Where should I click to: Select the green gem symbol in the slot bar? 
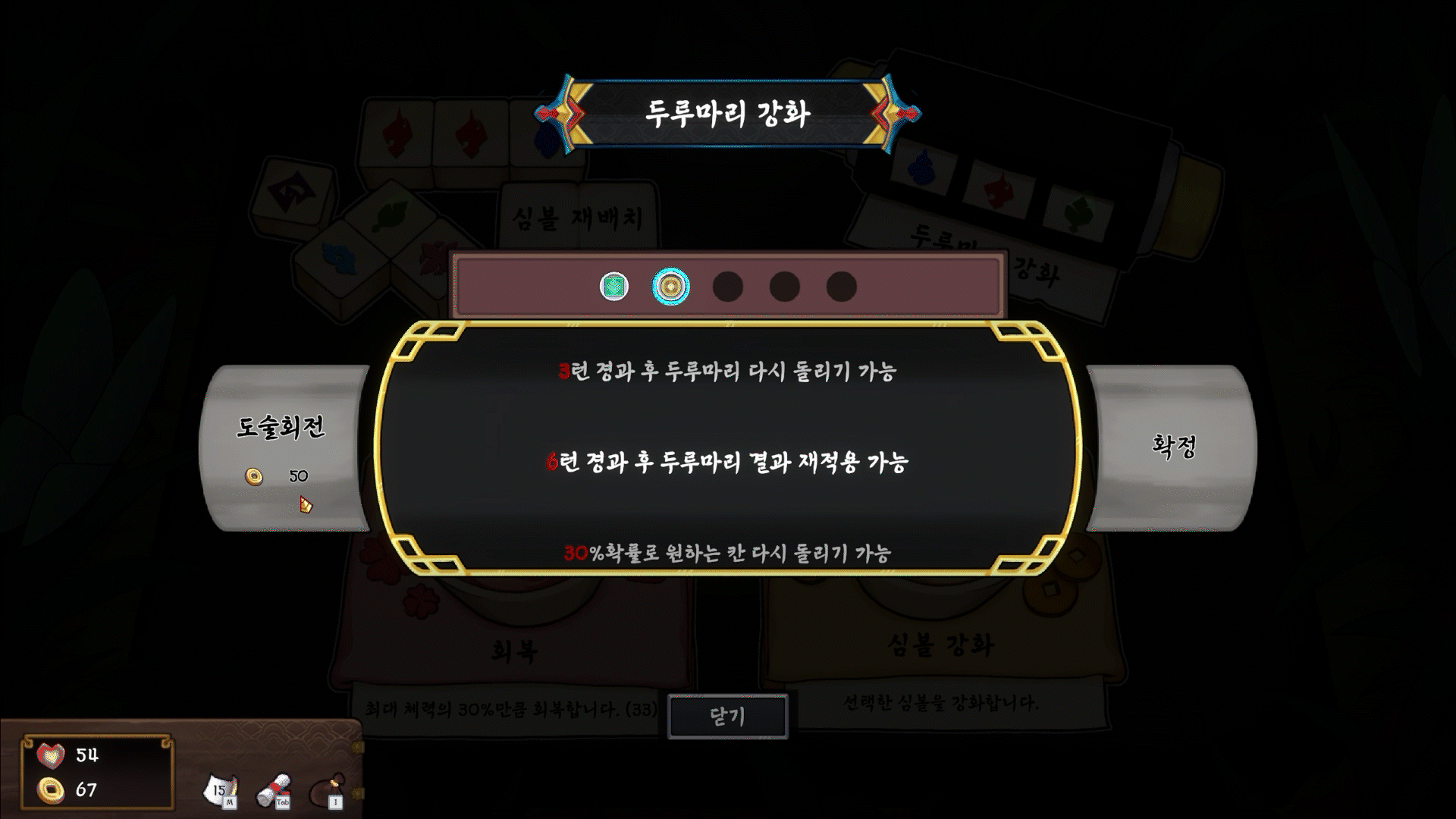coord(613,287)
